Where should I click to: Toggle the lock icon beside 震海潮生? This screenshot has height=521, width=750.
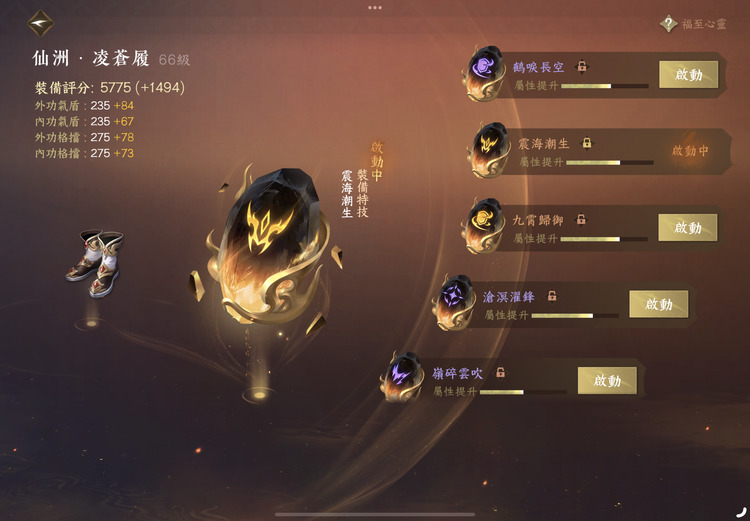pyautogui.click(x=587, y=143)
